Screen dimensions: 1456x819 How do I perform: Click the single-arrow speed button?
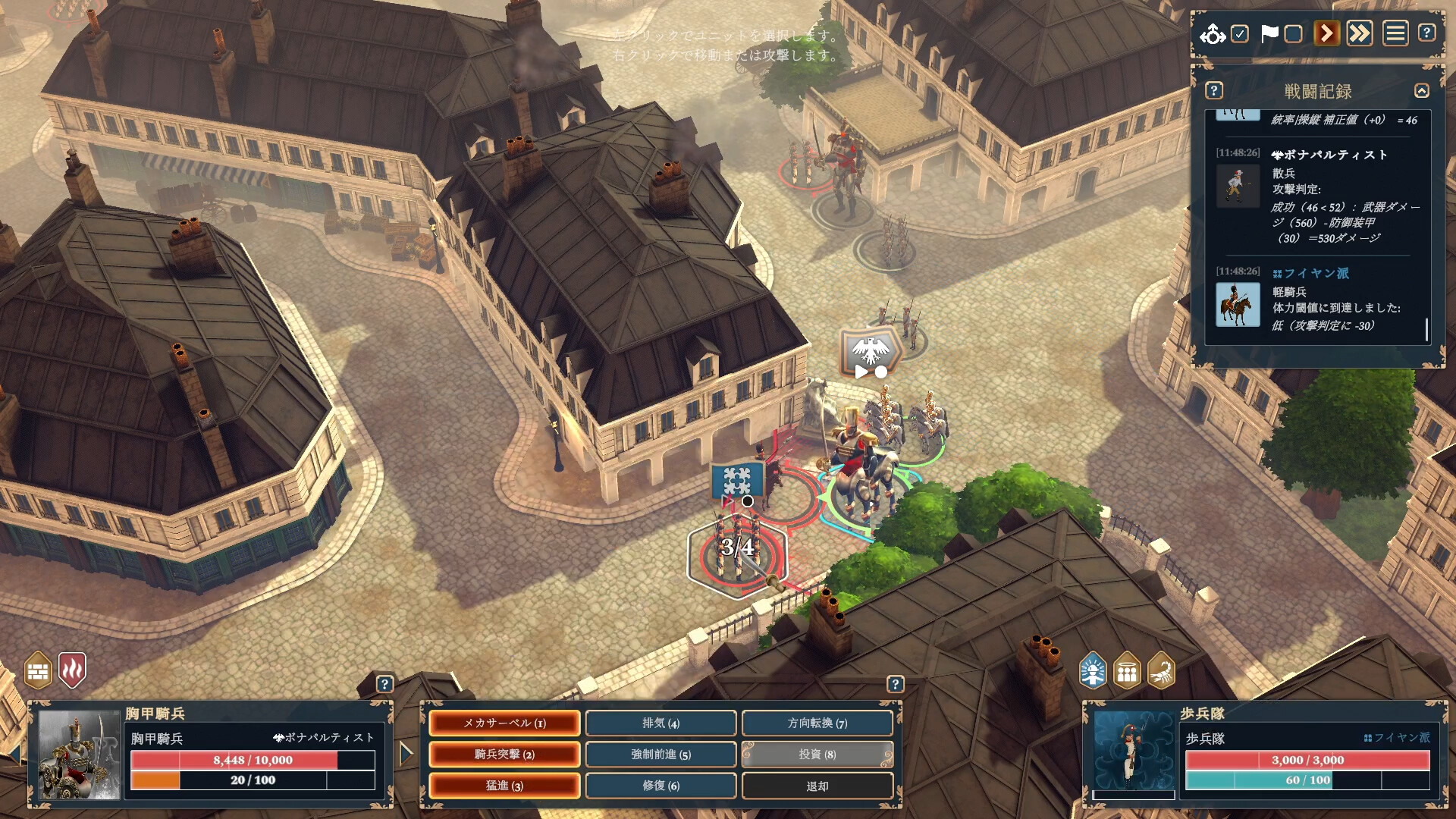[x=1326, y=33]
